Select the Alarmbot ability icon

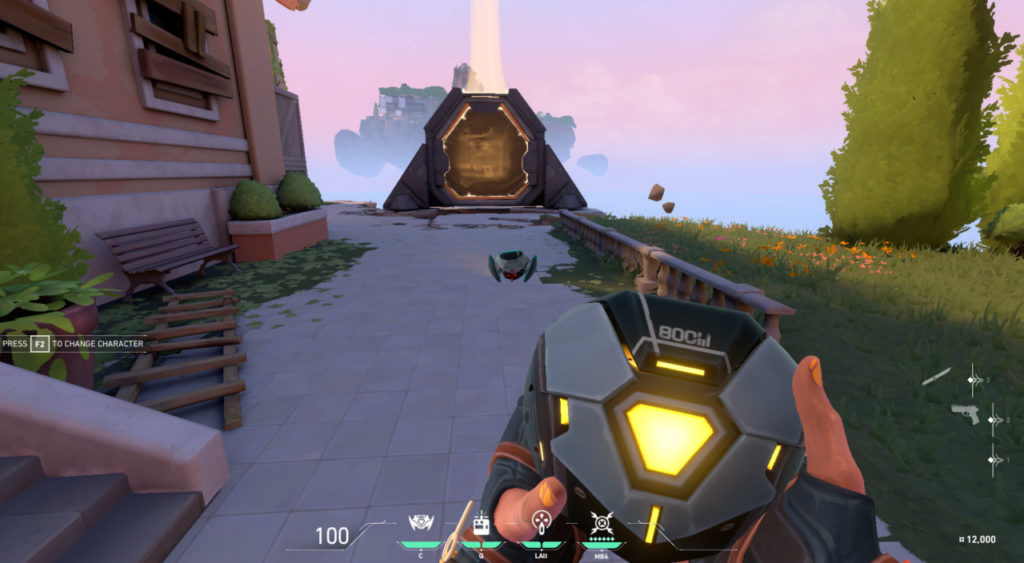tap(480, 523)
